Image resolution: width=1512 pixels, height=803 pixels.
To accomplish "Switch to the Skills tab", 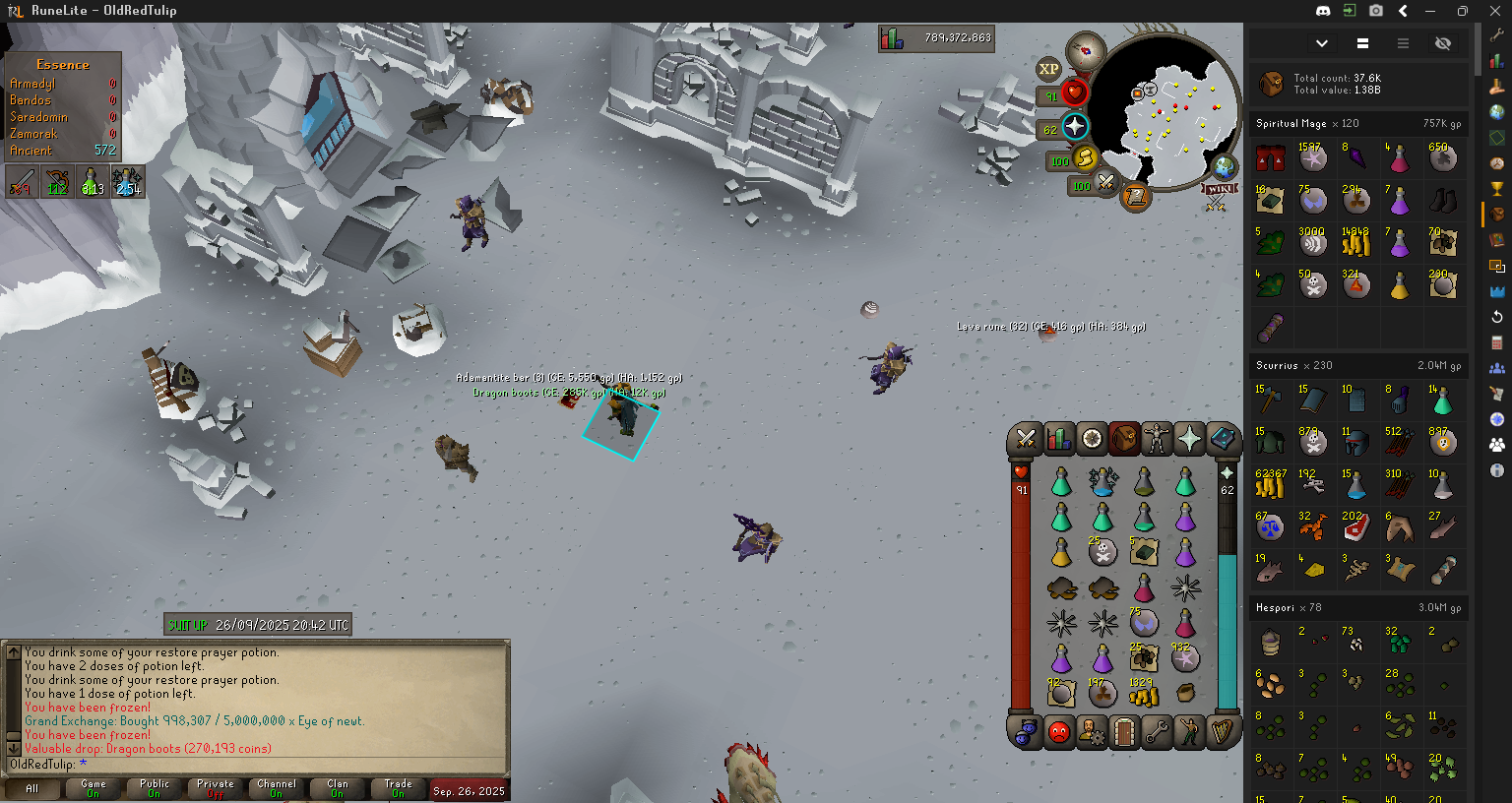I will click(1059, 439).
